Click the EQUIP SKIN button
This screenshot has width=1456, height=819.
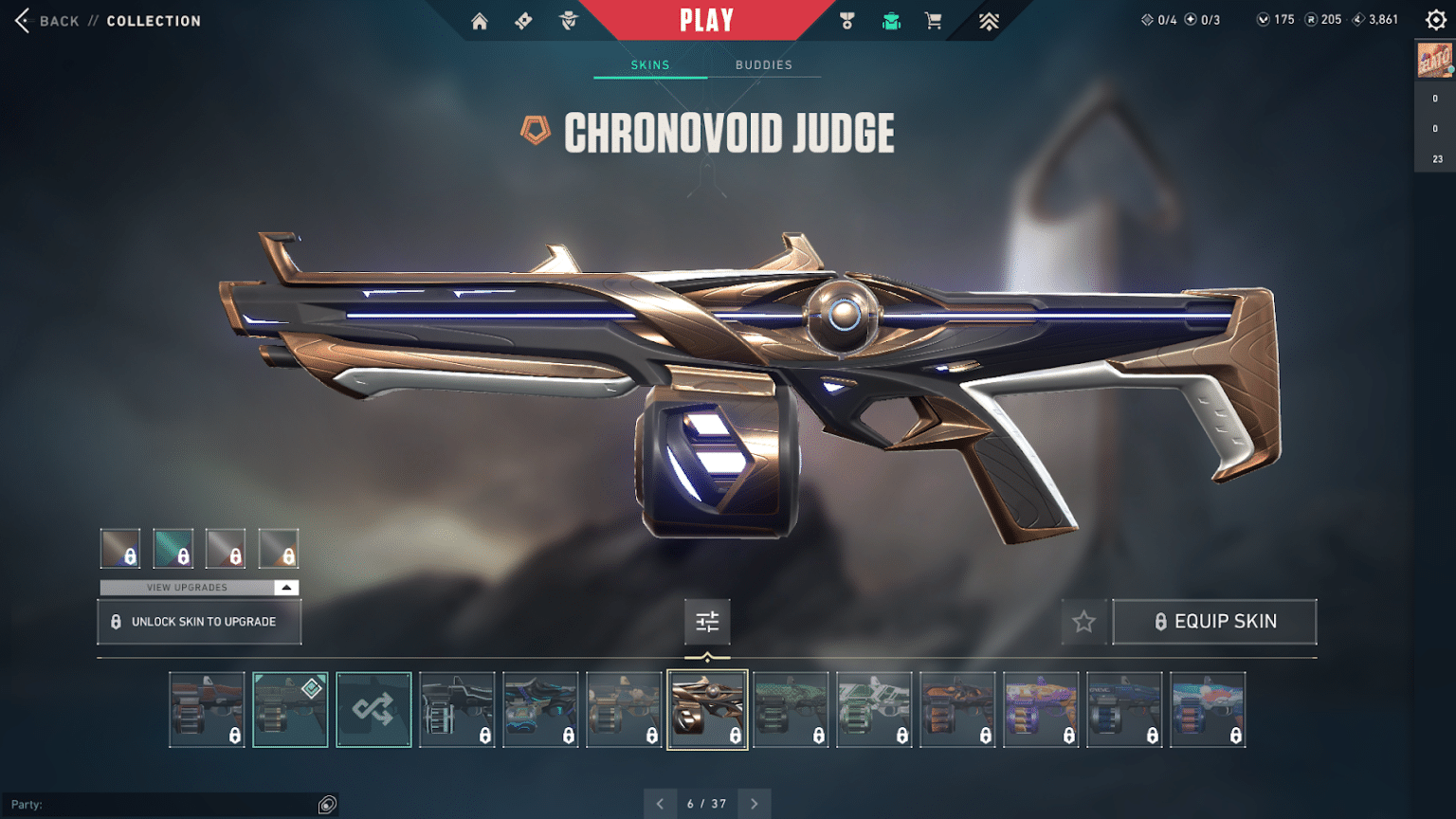pyautogui.click(x=1214, y=621)
